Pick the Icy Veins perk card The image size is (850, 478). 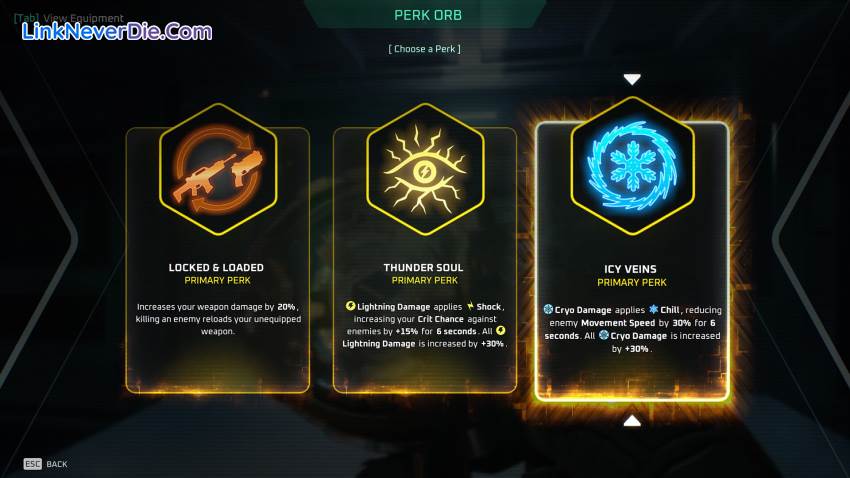tap(632, 260)
